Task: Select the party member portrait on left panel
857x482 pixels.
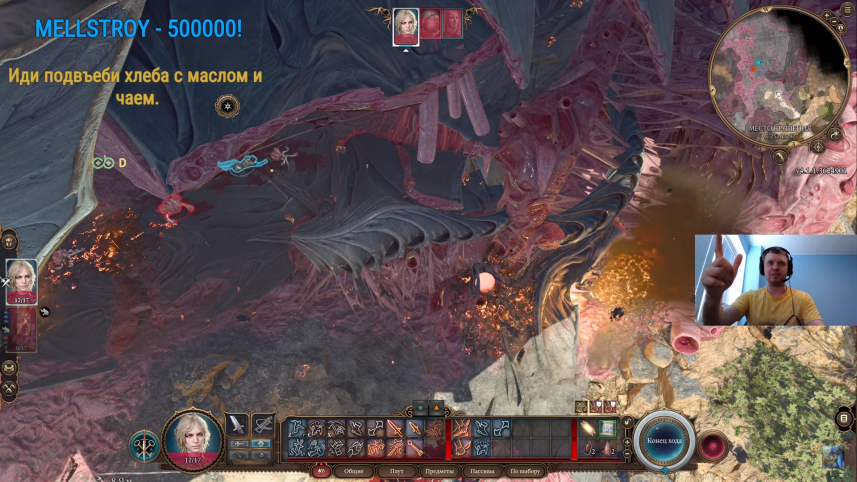Action: [22, 281]
